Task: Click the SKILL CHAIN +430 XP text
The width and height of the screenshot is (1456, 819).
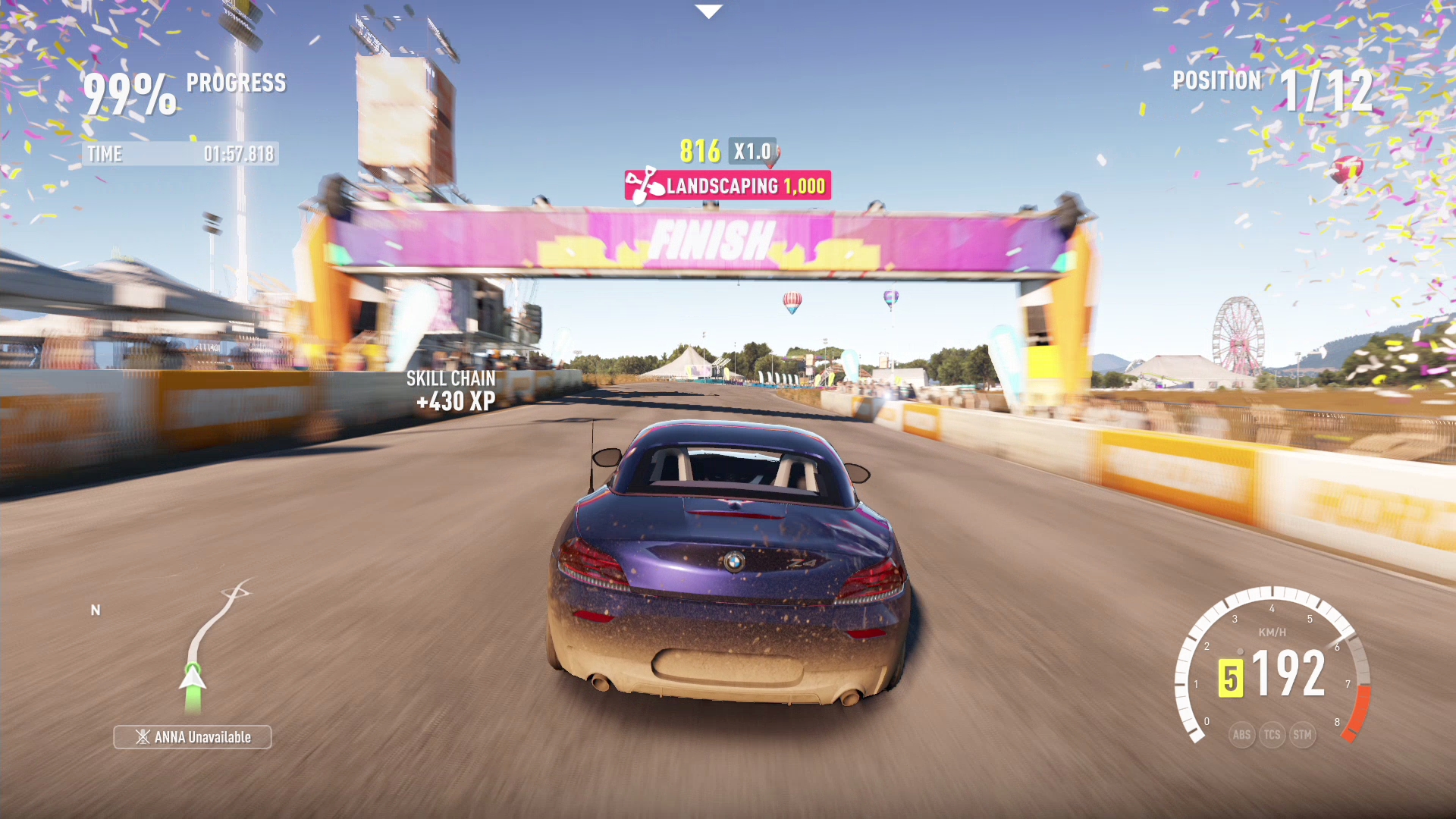Action: (x=450, y=388)
